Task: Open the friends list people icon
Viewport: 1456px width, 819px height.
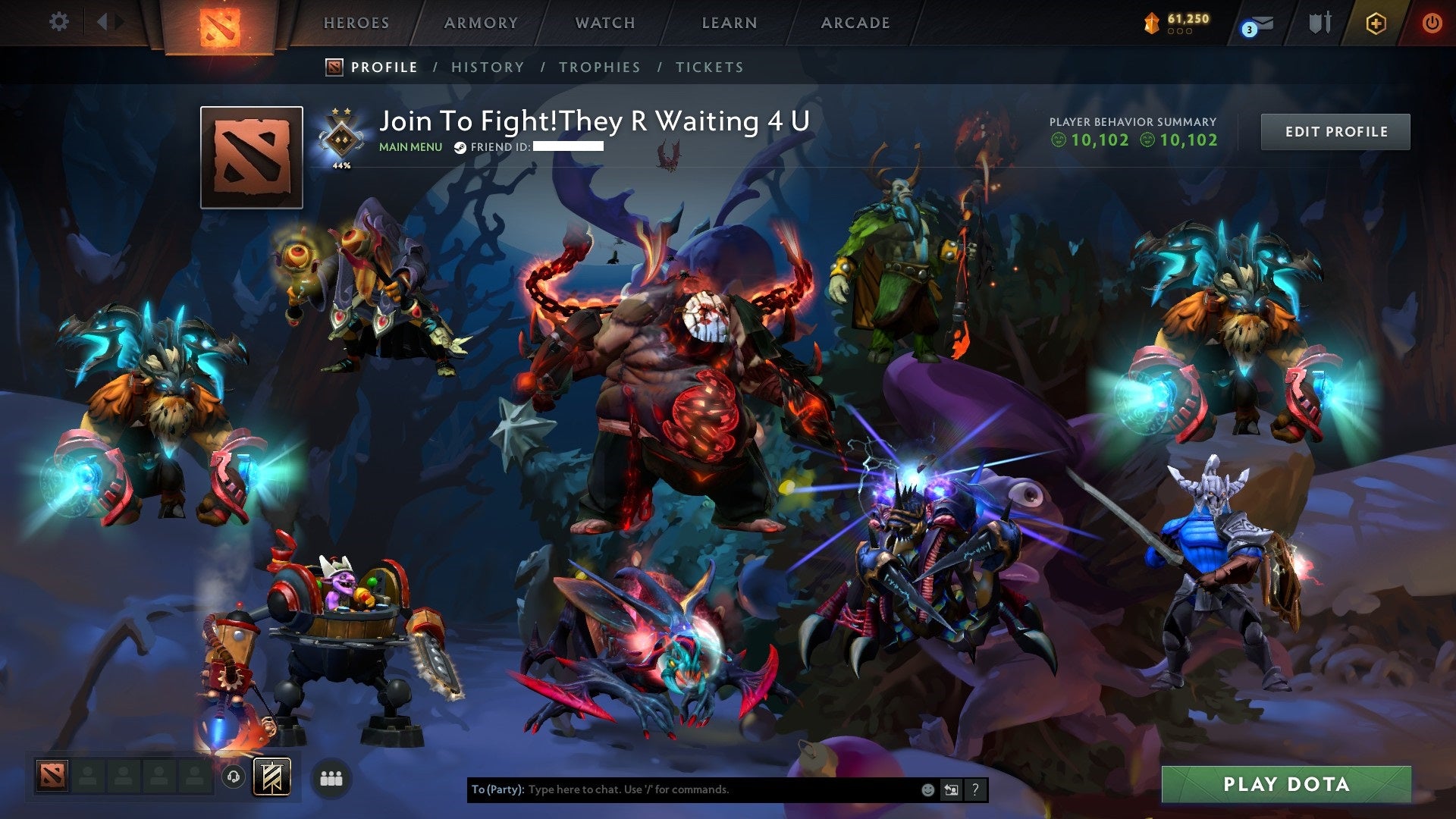Action: (331, 777)
